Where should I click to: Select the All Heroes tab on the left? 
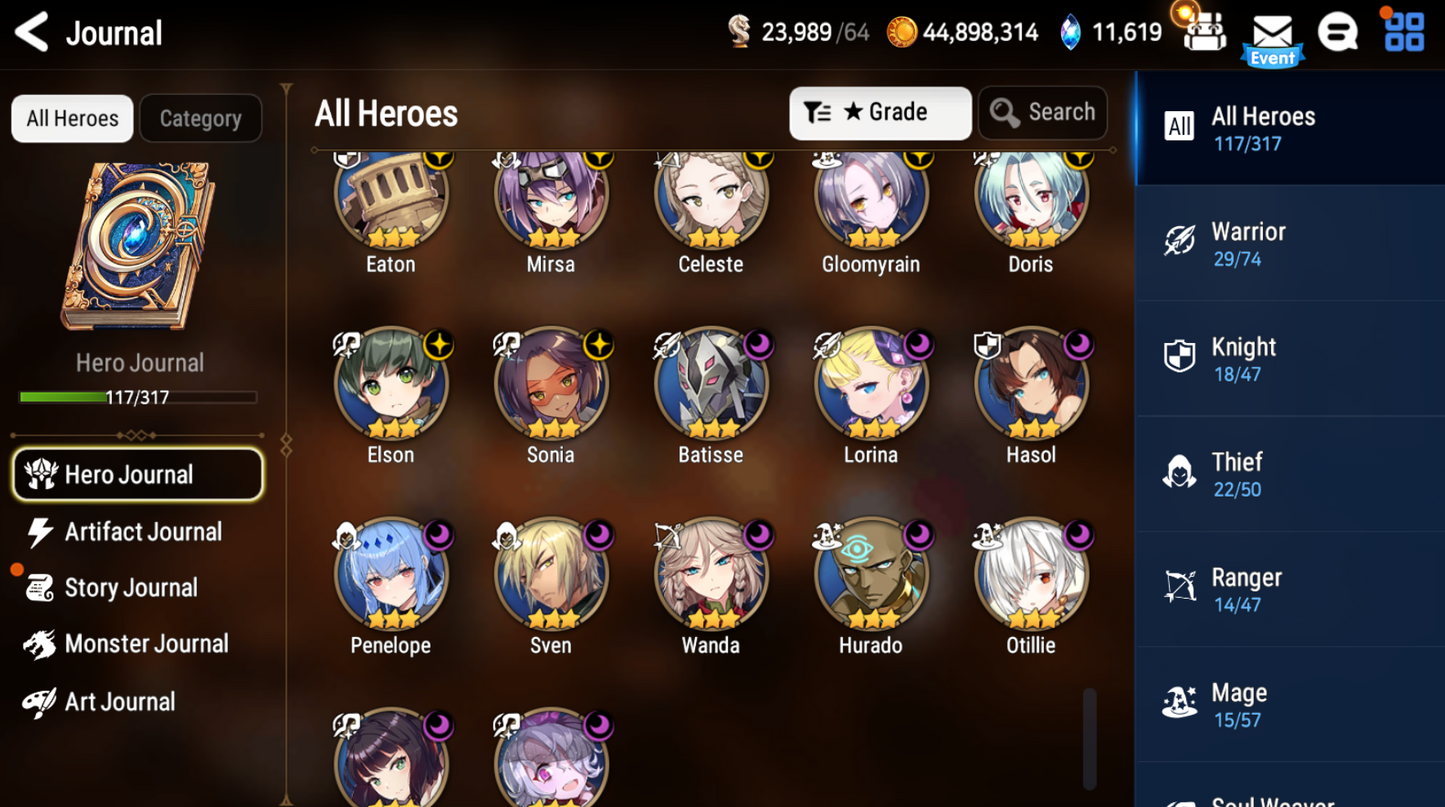(x=72, y=118)
